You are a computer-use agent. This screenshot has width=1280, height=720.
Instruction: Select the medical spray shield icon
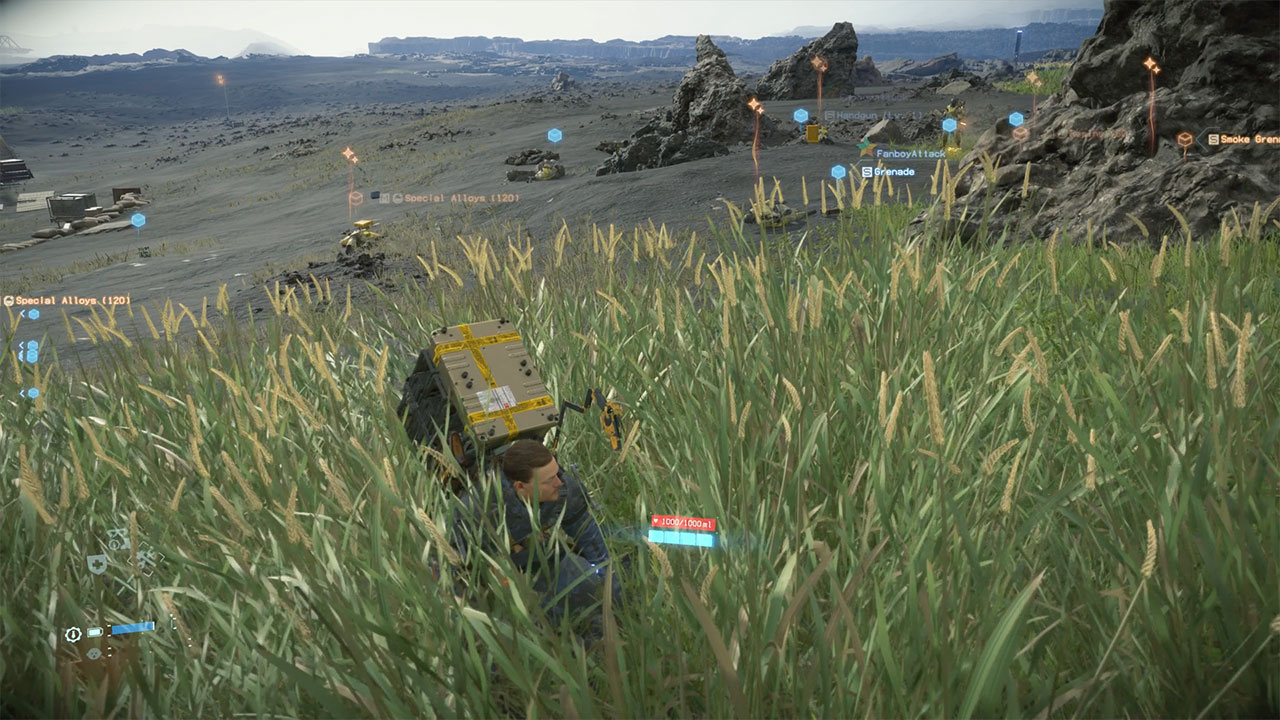click(96, 564)
